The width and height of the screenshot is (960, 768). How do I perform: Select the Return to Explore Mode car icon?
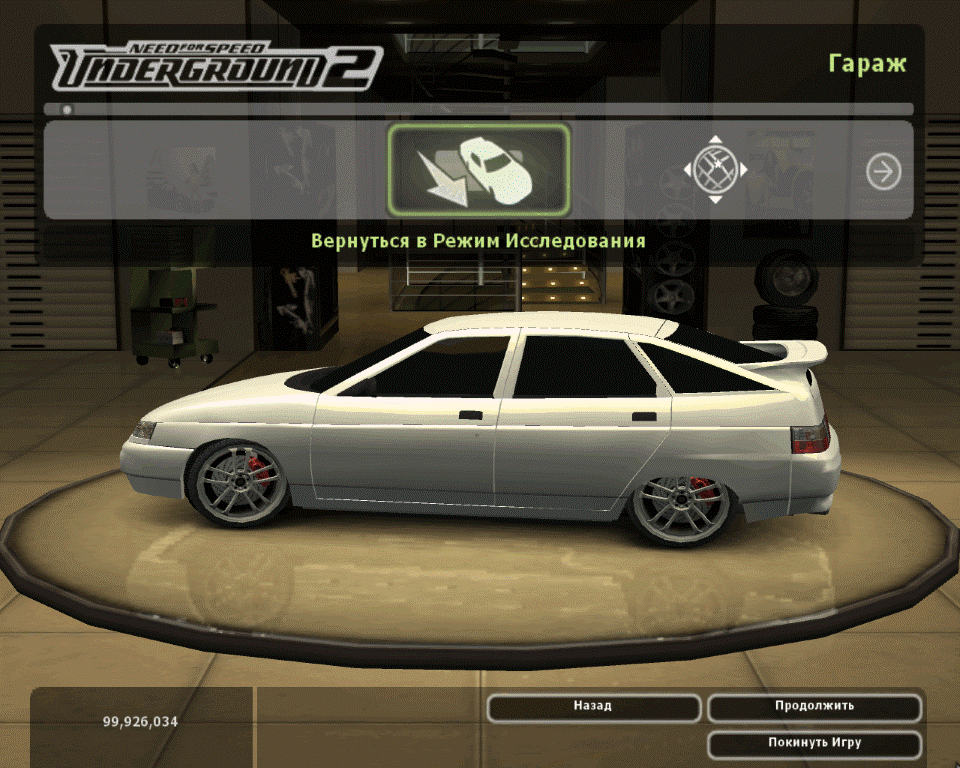[x=479, y=170]
